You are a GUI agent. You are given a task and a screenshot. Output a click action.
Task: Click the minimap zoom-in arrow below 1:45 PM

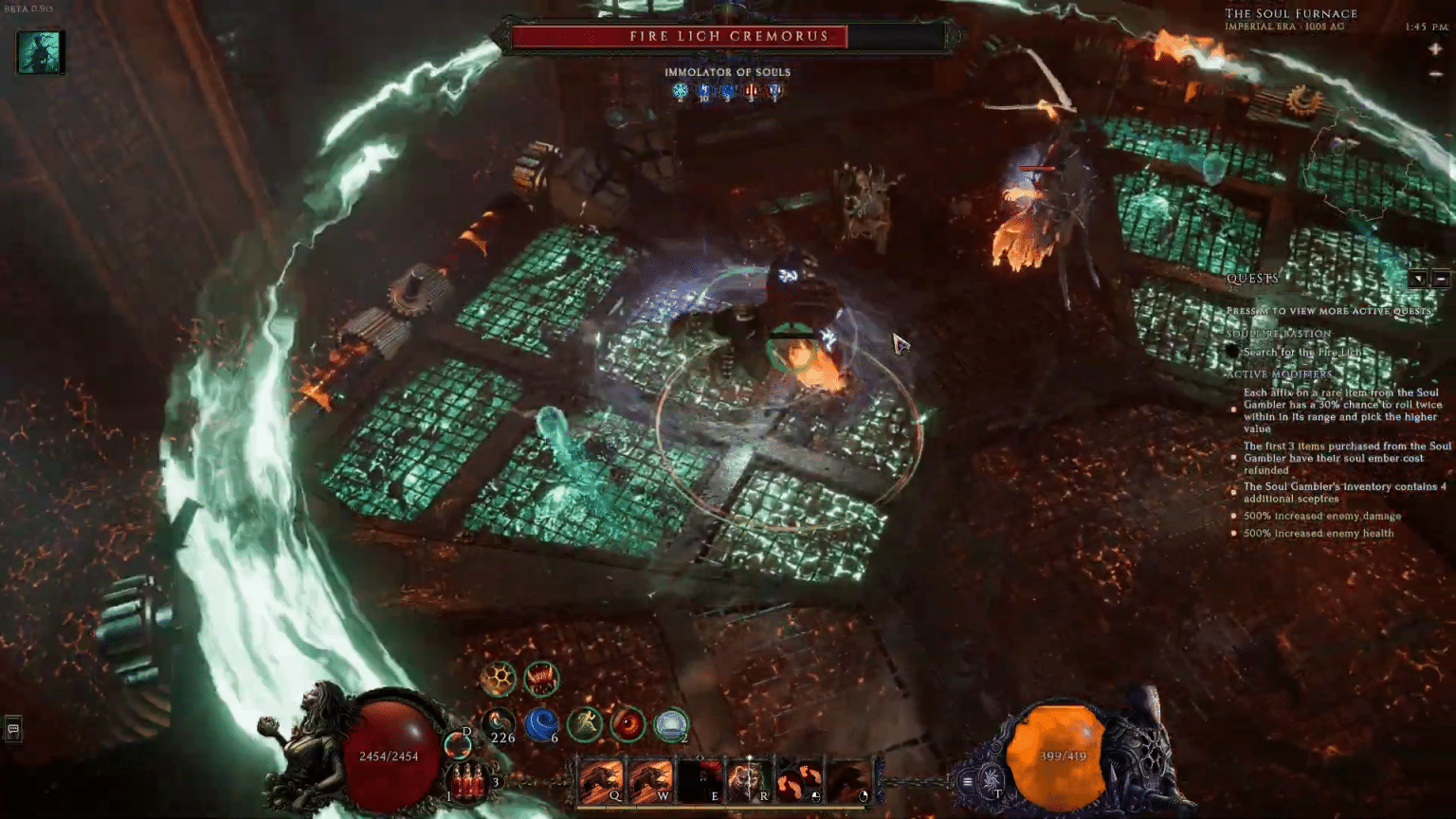point(1434,47)
